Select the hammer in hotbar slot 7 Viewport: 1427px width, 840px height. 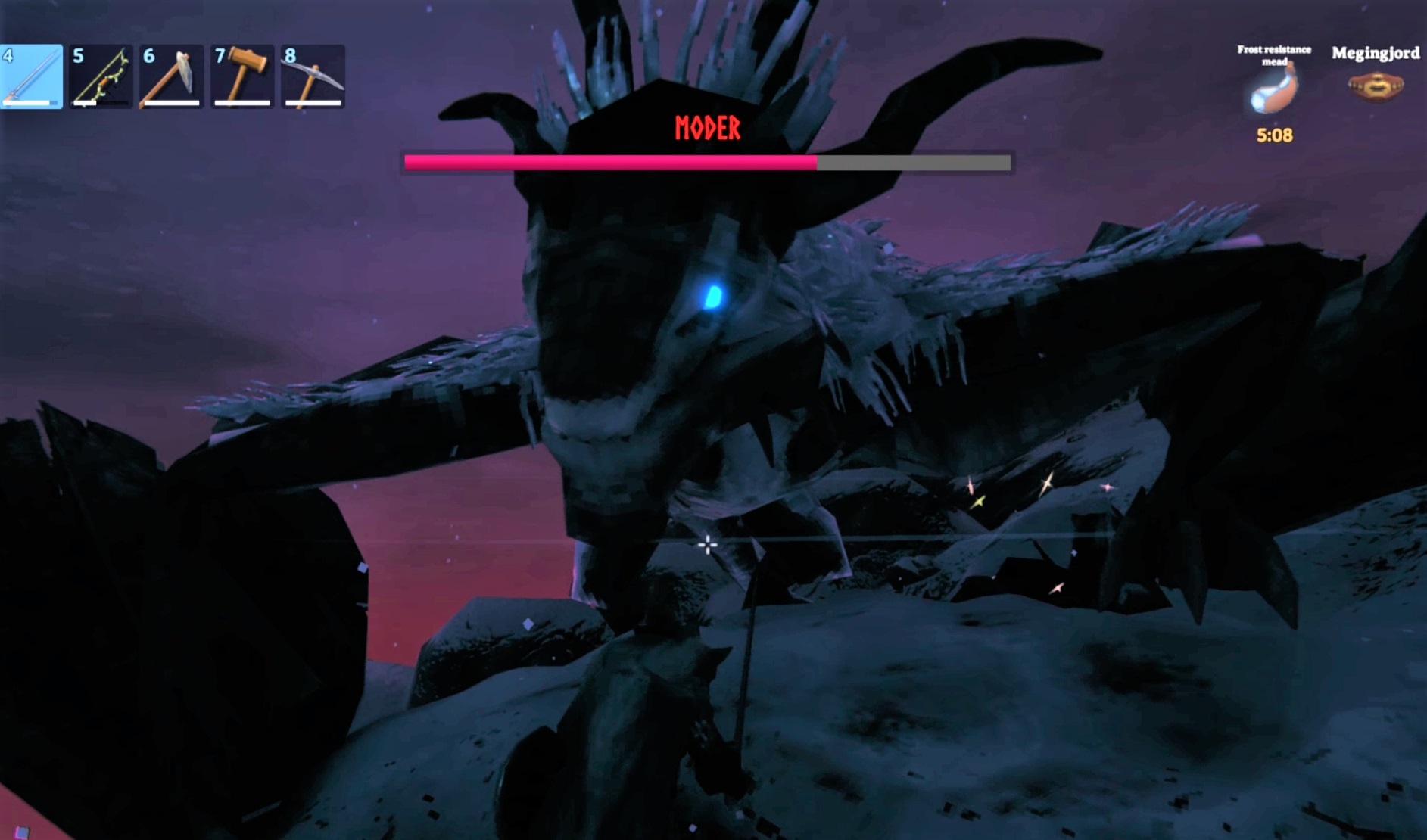[x=244, y=76]
